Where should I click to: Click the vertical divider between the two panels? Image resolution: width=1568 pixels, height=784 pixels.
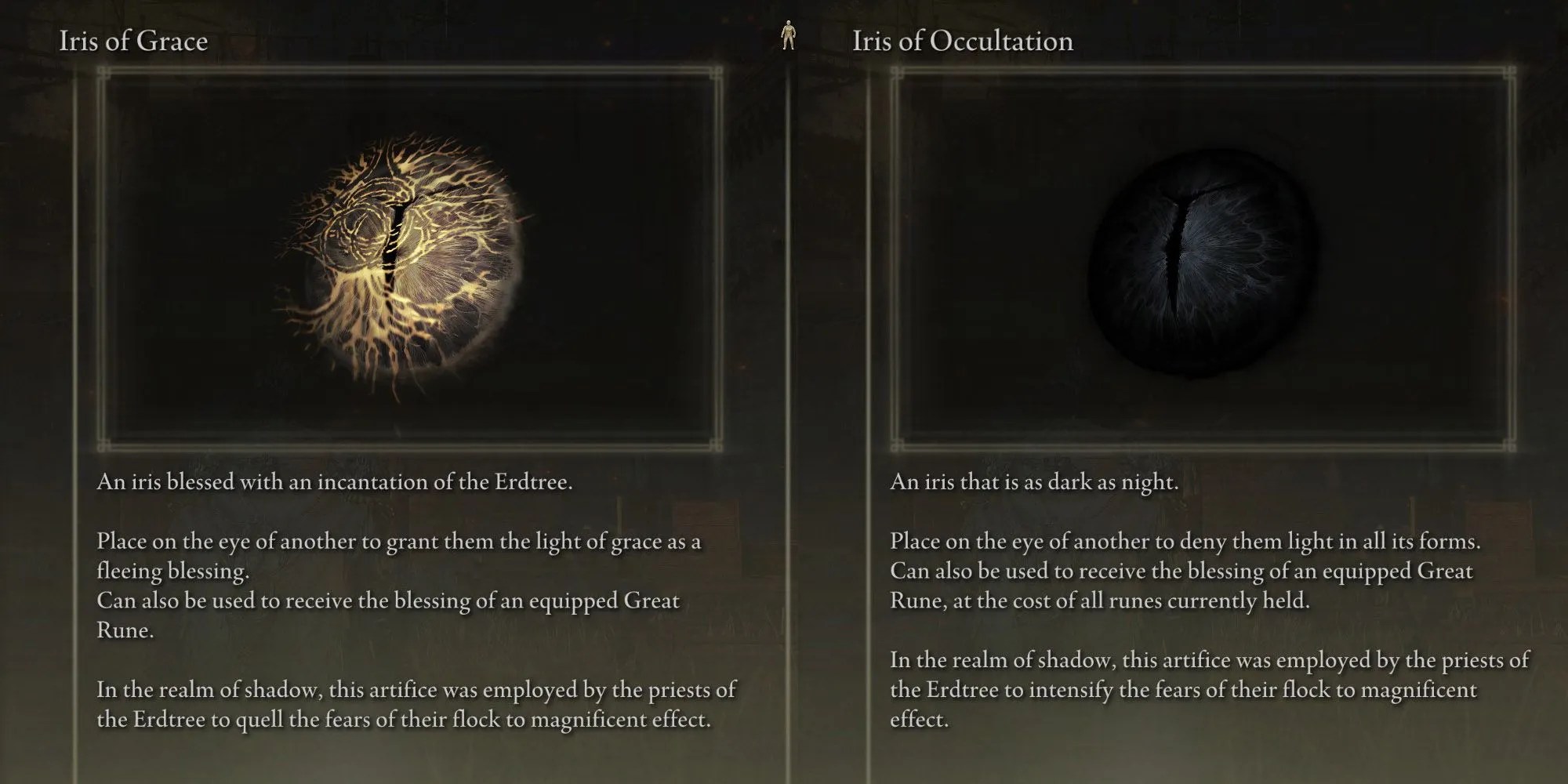(x=788, y=392)
